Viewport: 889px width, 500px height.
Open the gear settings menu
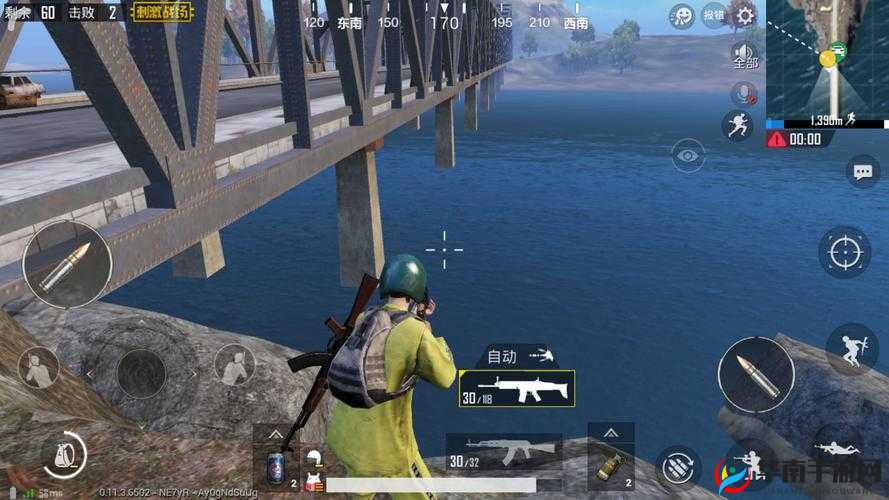[x=744, y=15]
